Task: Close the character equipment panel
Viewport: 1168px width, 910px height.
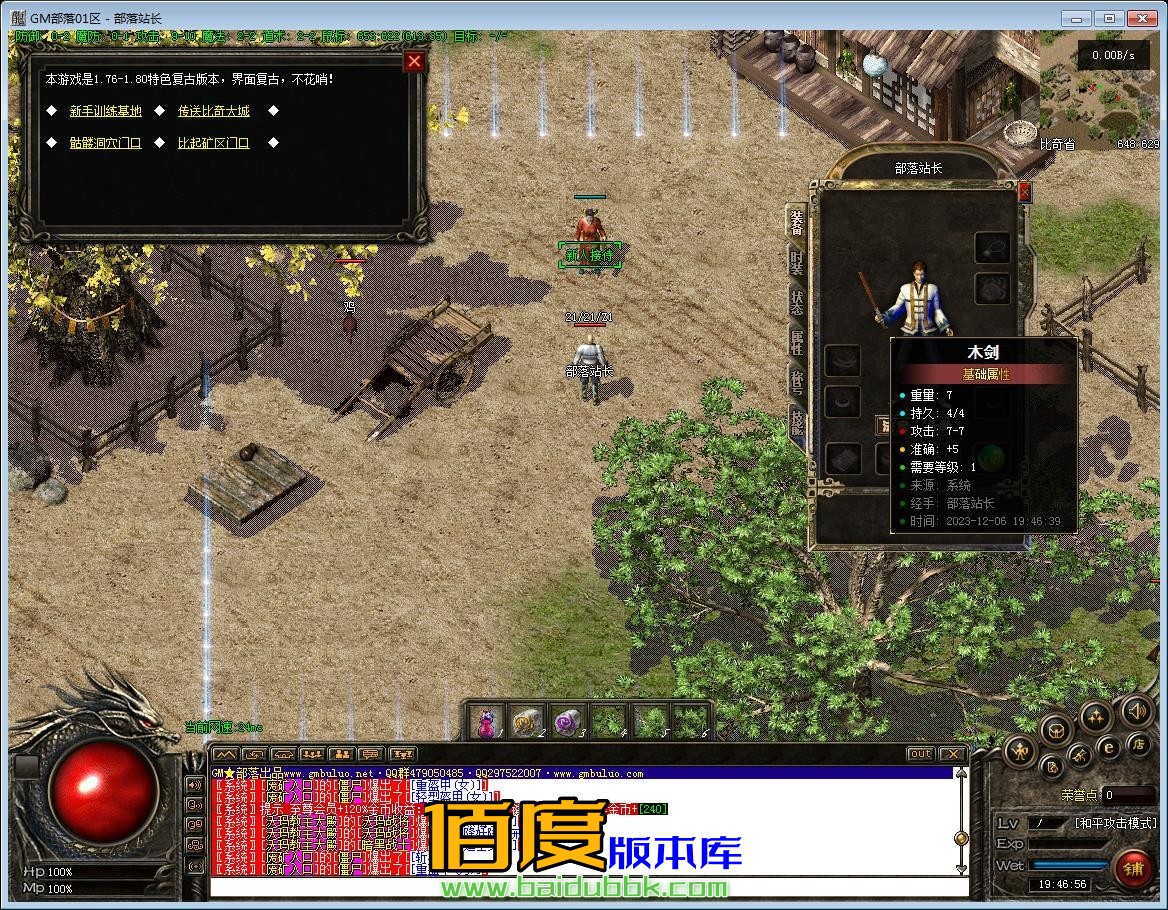Action: pyautogui.click(x=1024, y=191)
